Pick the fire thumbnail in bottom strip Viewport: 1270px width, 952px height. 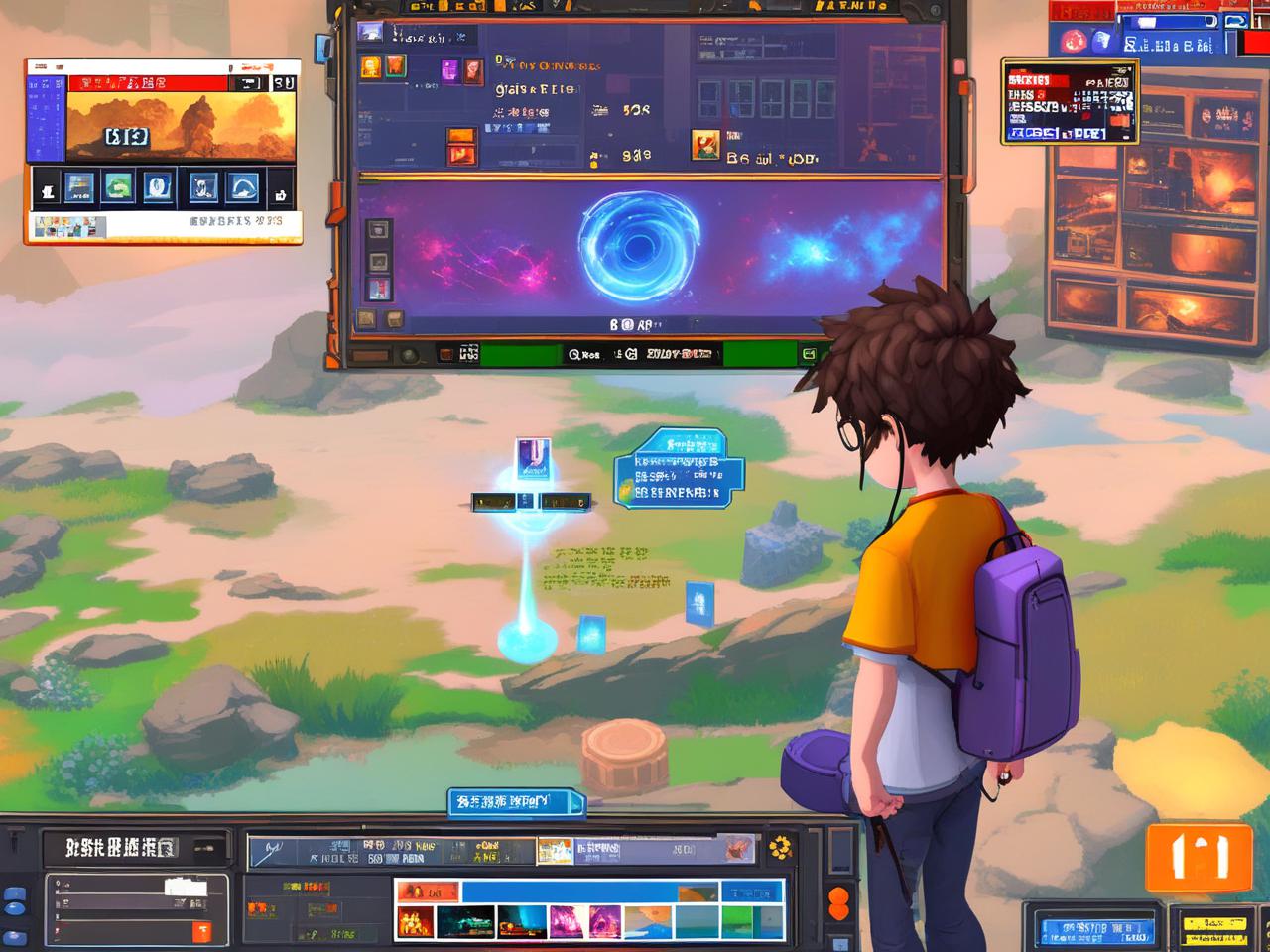(x=415, y=922)
